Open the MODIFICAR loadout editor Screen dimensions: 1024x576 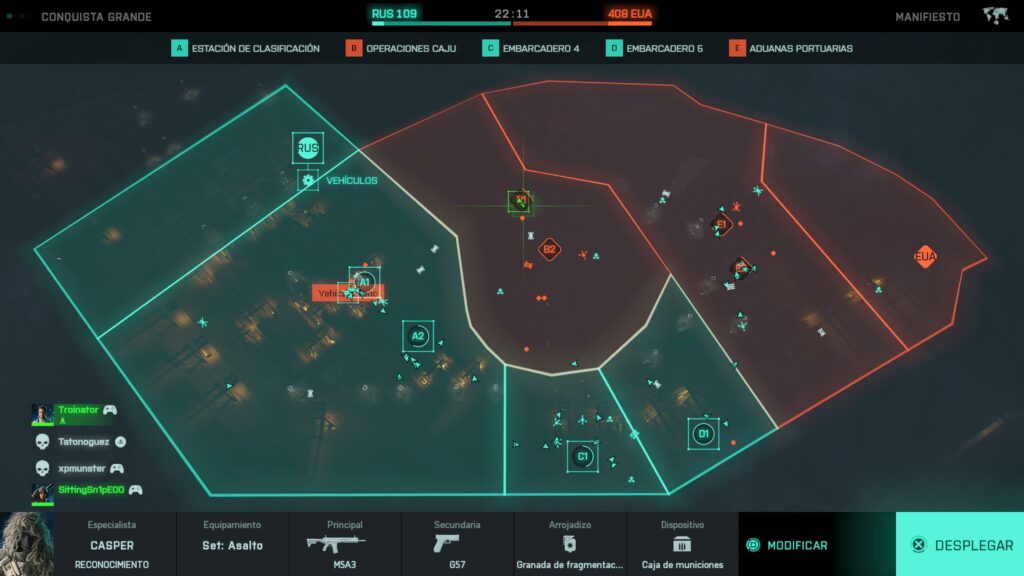788,545
